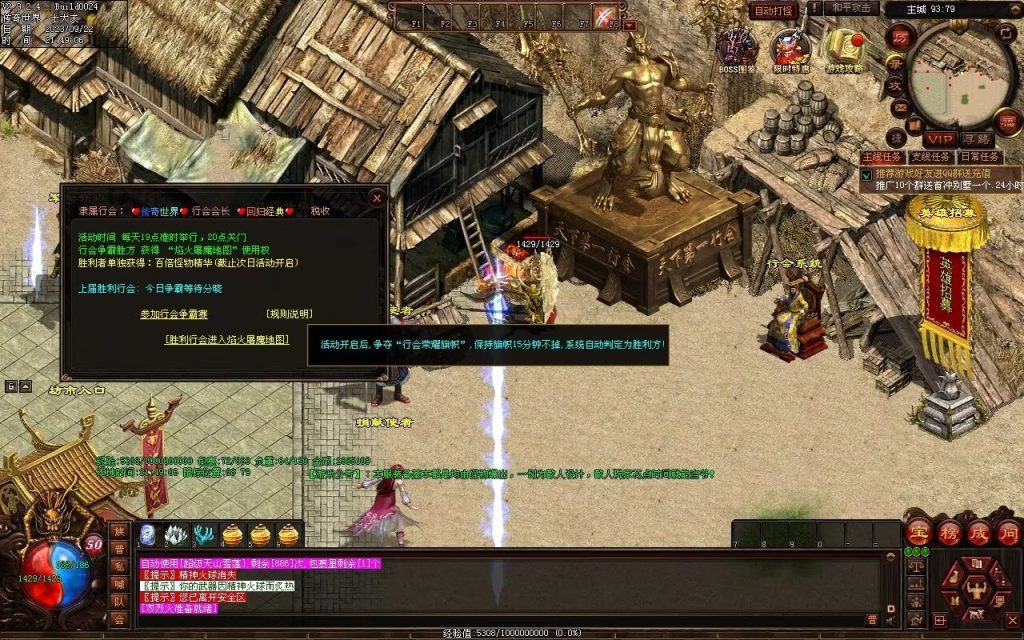Toggle the 自动打怪 auto-fight button
Image resolution: width=1024 pixels, height=640 pixels.
pyautogui.click(x=773, y=10)
